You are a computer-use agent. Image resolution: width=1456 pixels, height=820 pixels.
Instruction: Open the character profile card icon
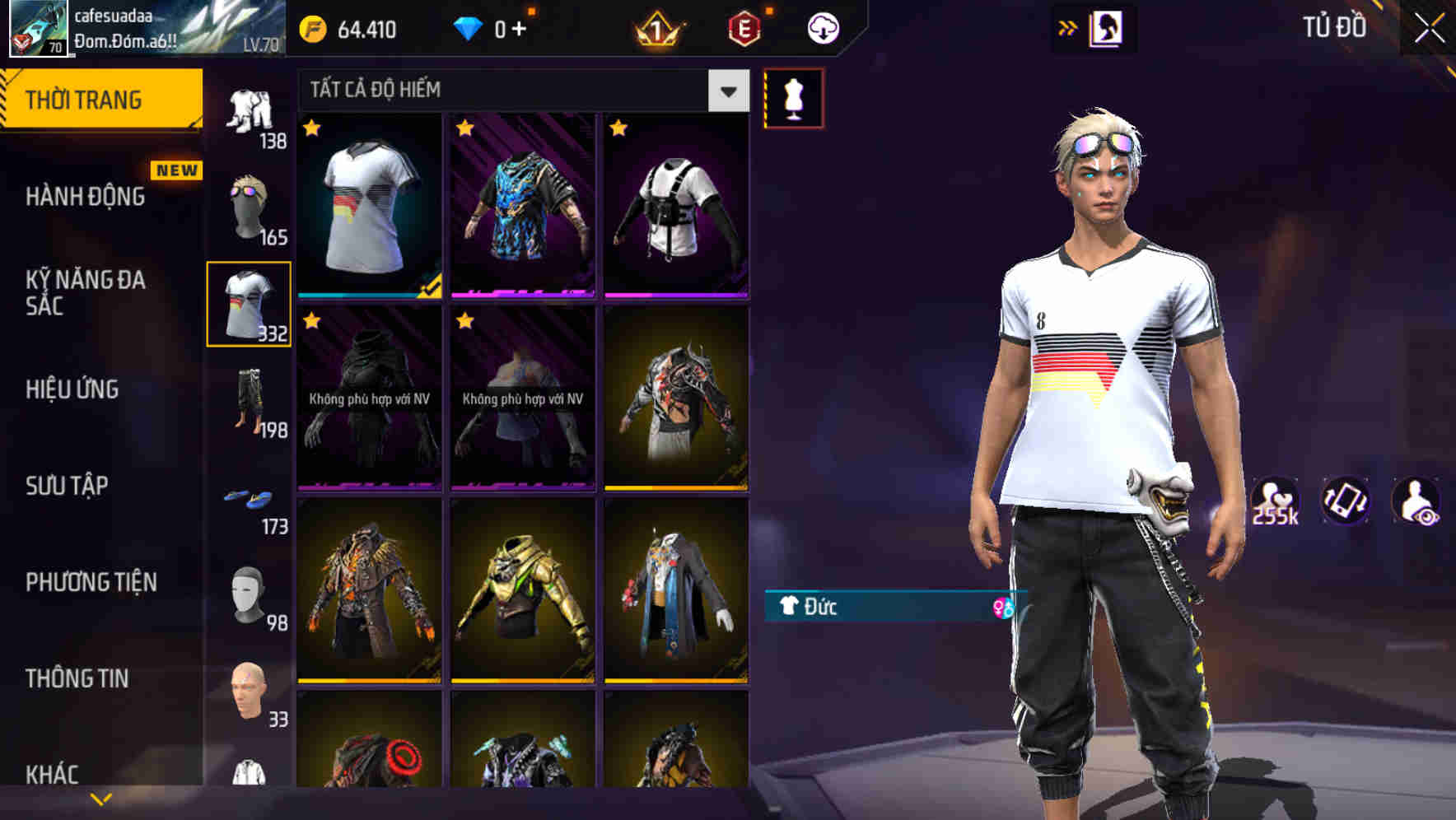1108,27
